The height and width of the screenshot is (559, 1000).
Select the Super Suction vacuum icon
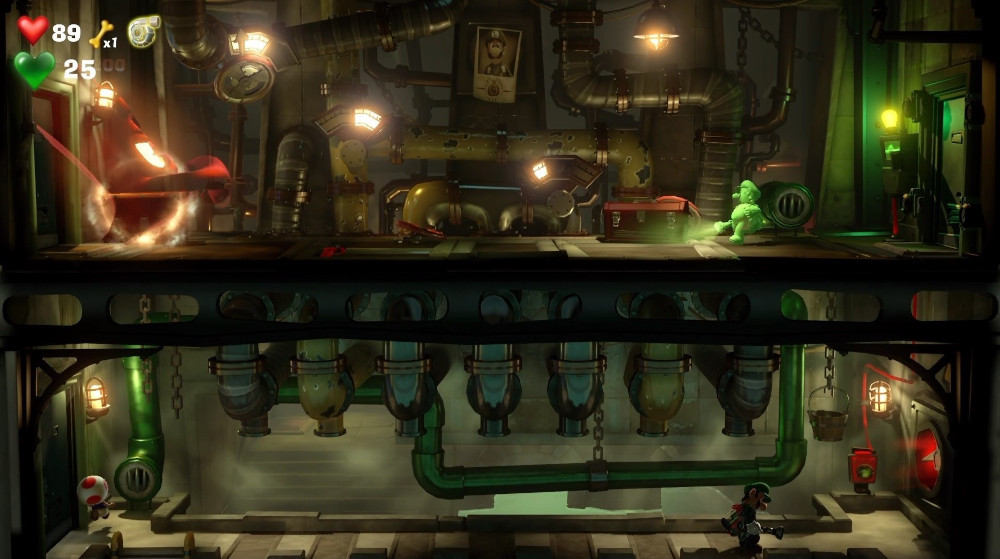coord(144,30)
